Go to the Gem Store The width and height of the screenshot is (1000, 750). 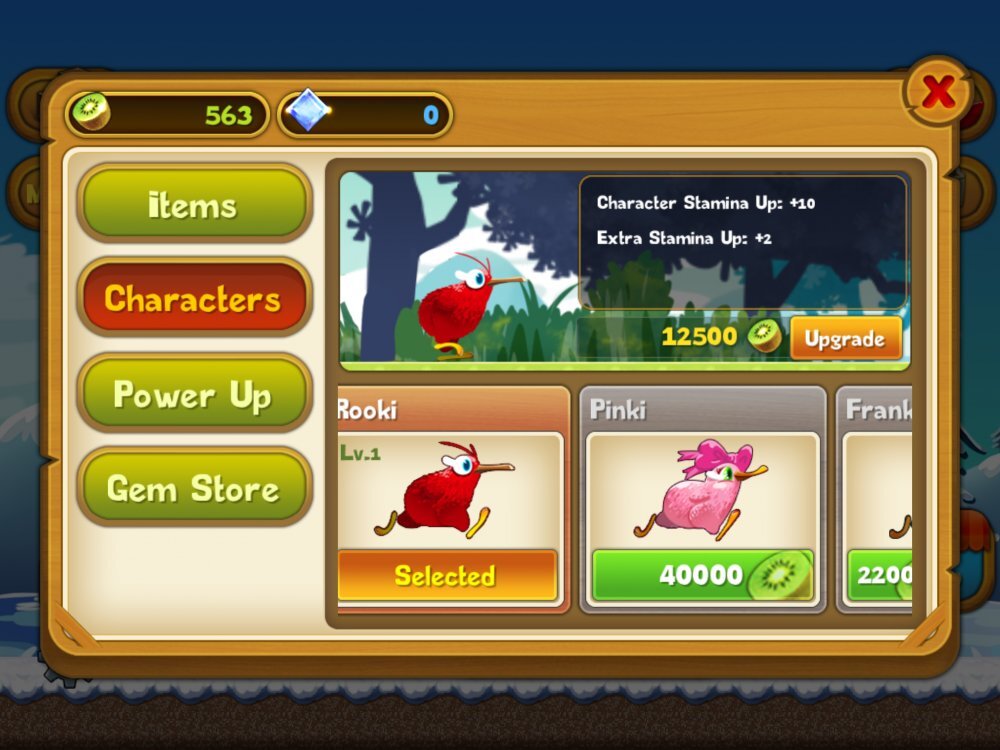click(194, 488)
